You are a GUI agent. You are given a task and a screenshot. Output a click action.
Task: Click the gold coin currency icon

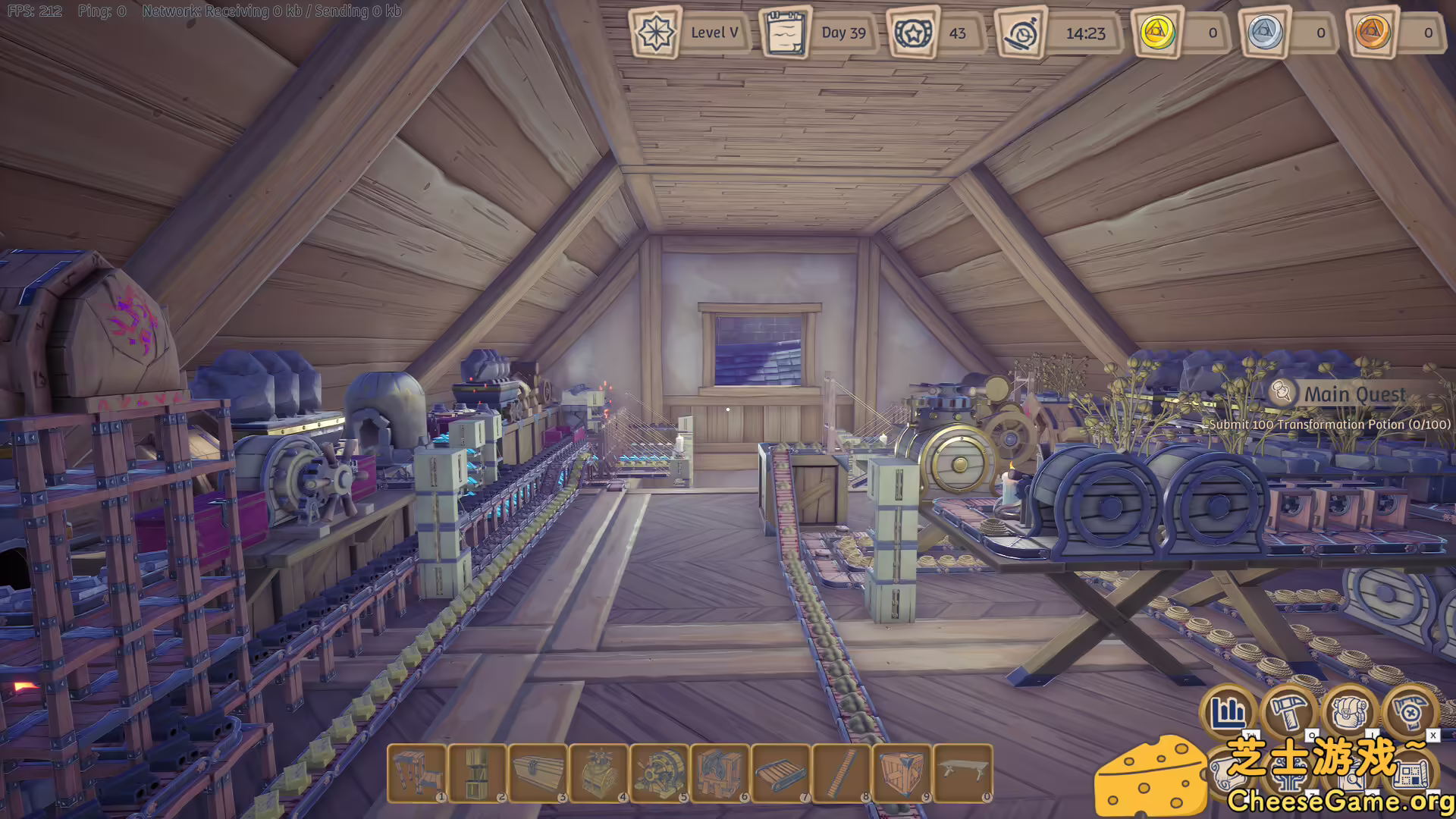point(1155,33)
